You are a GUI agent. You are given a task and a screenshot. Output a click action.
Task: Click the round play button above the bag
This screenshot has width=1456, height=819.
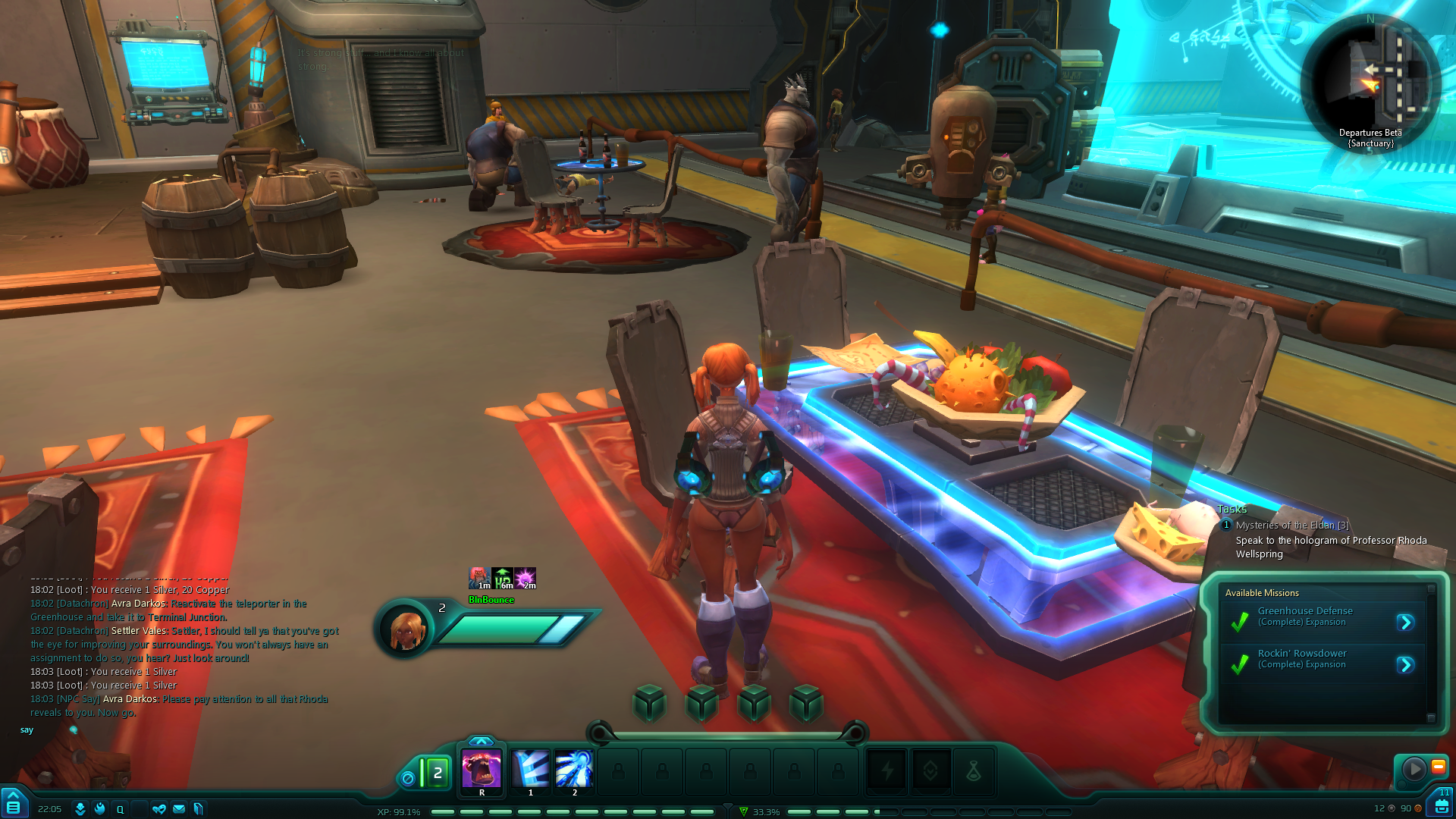(1414, 769)
